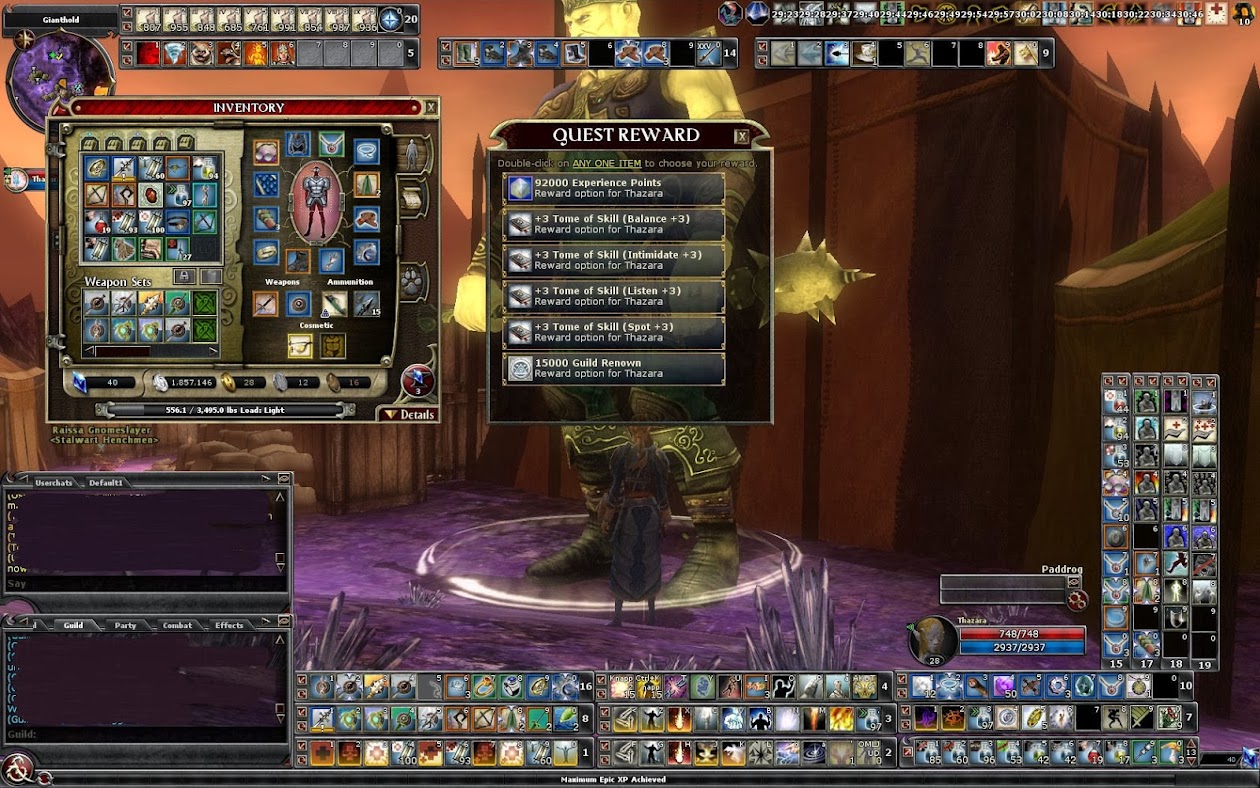Show the Effects chat tab
The image size is (1260, 788).
(x=229, y=626)
